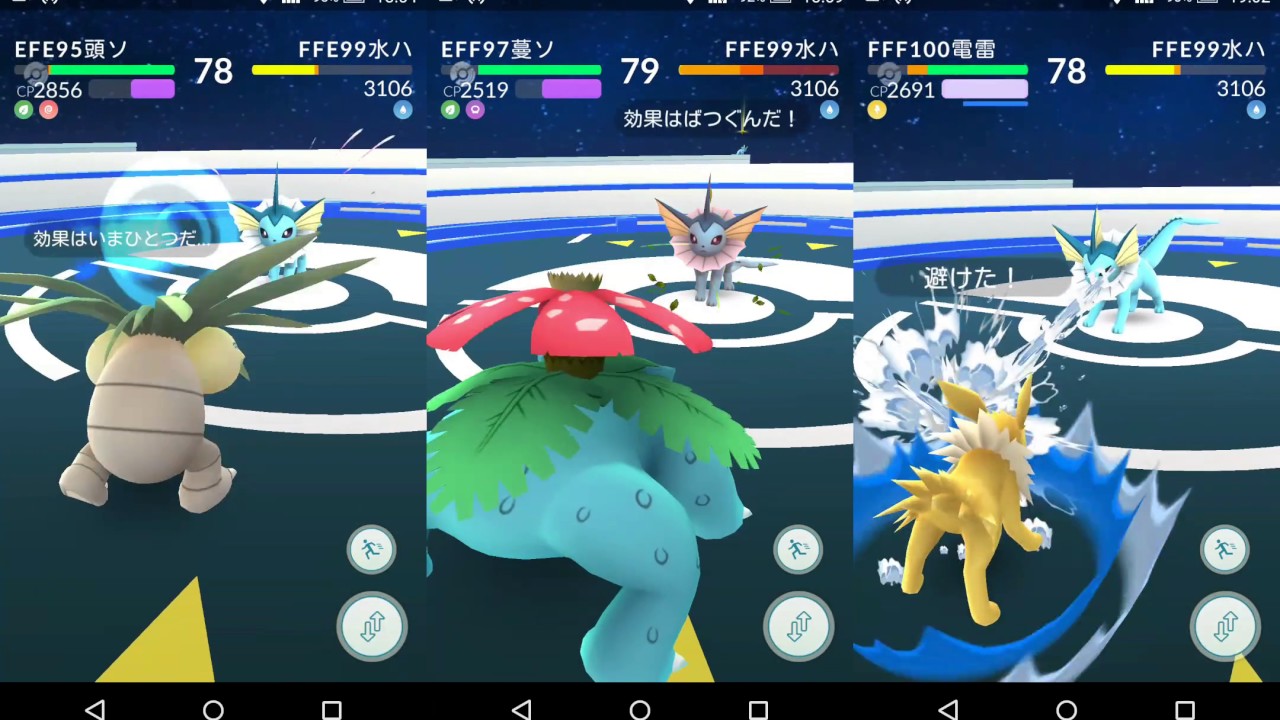Tap the Pokéball icon next to EFF97蔓ソ's health bar
Viewport: 1280px width, 720px height.
463,74
